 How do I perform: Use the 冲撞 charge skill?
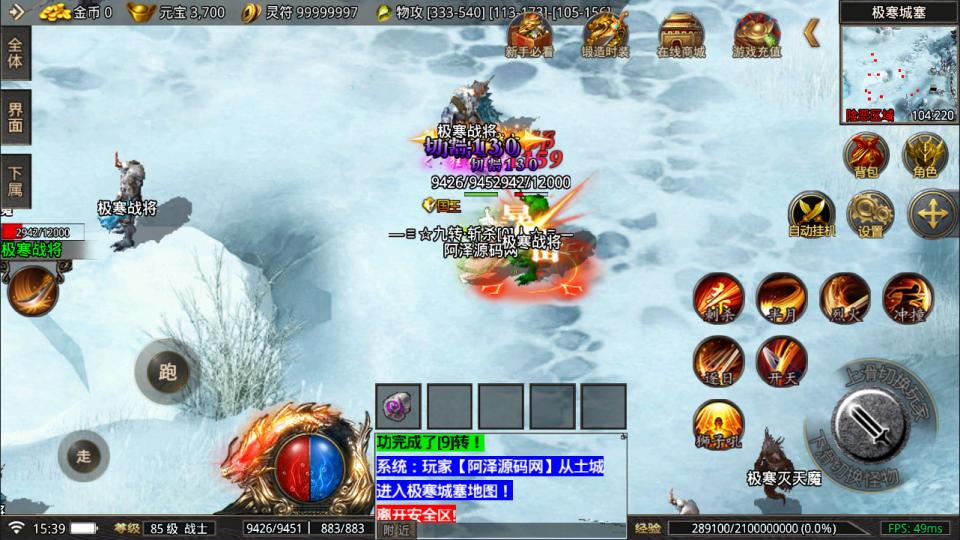tap(907, 297)
